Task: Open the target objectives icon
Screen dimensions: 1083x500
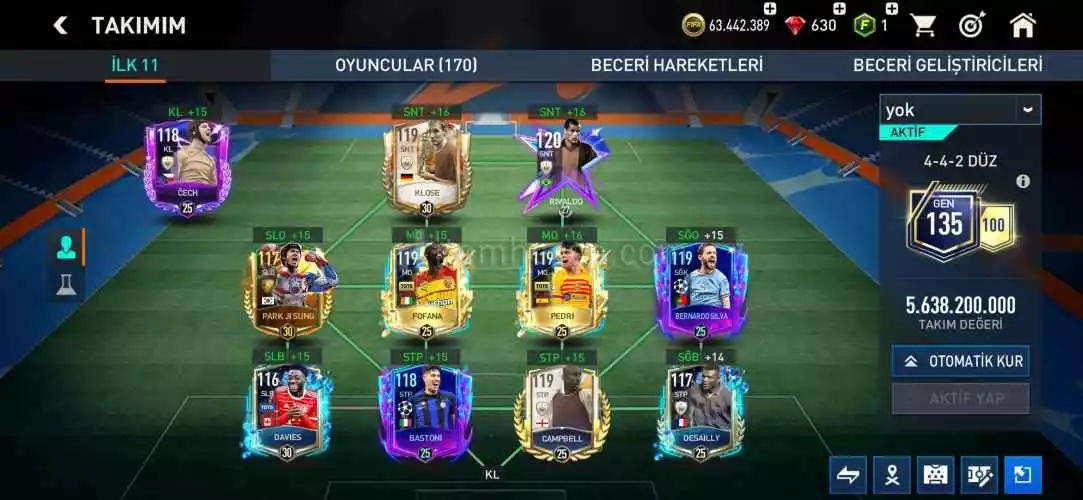Action: [x=972, y=25]
